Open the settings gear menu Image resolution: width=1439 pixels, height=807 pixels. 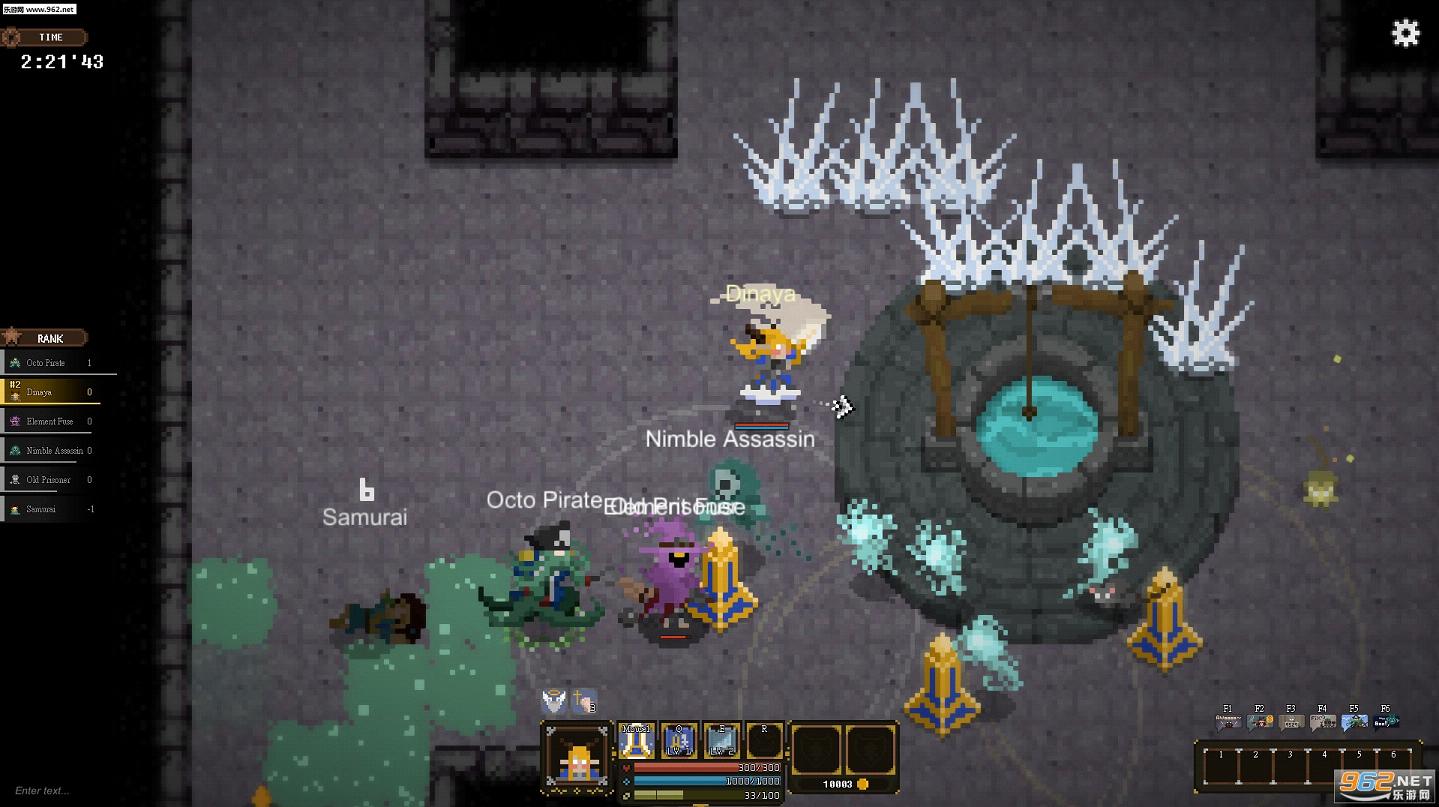(1405, 33)
